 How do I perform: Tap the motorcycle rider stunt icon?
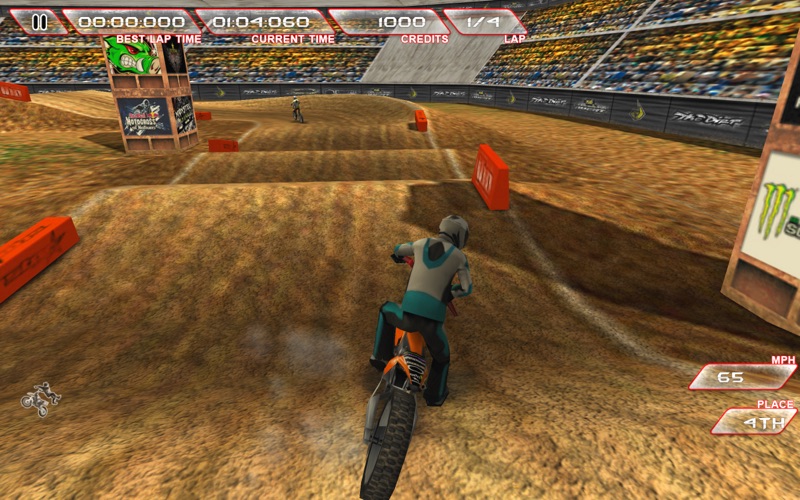pyautogui.click(x=40, y=398)
